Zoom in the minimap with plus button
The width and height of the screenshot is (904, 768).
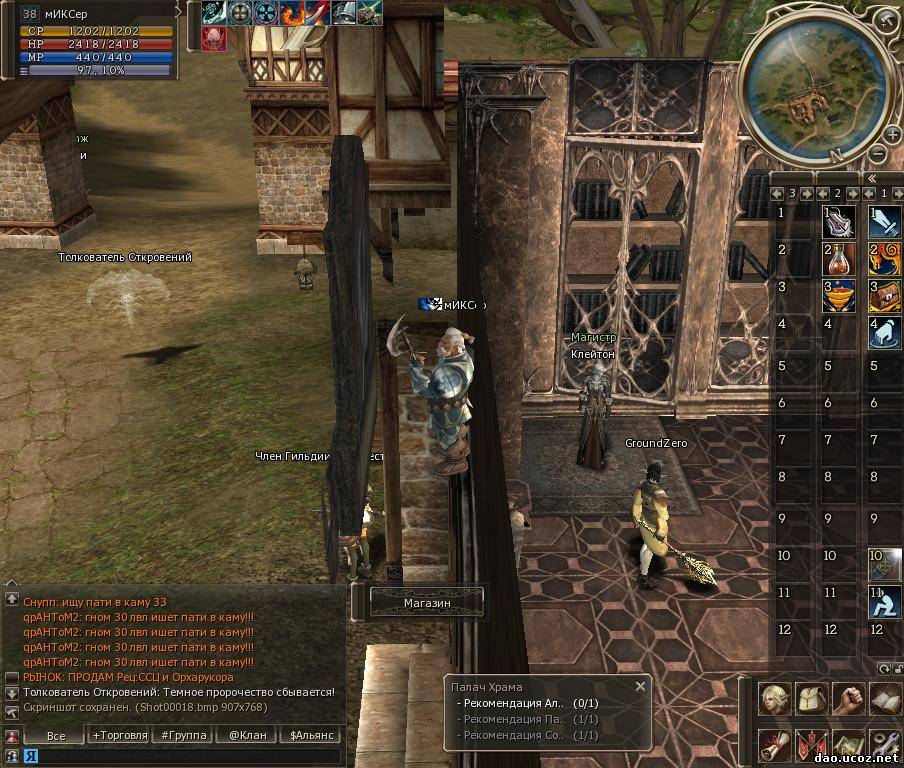pyautogui.click(x=893, y=134)
